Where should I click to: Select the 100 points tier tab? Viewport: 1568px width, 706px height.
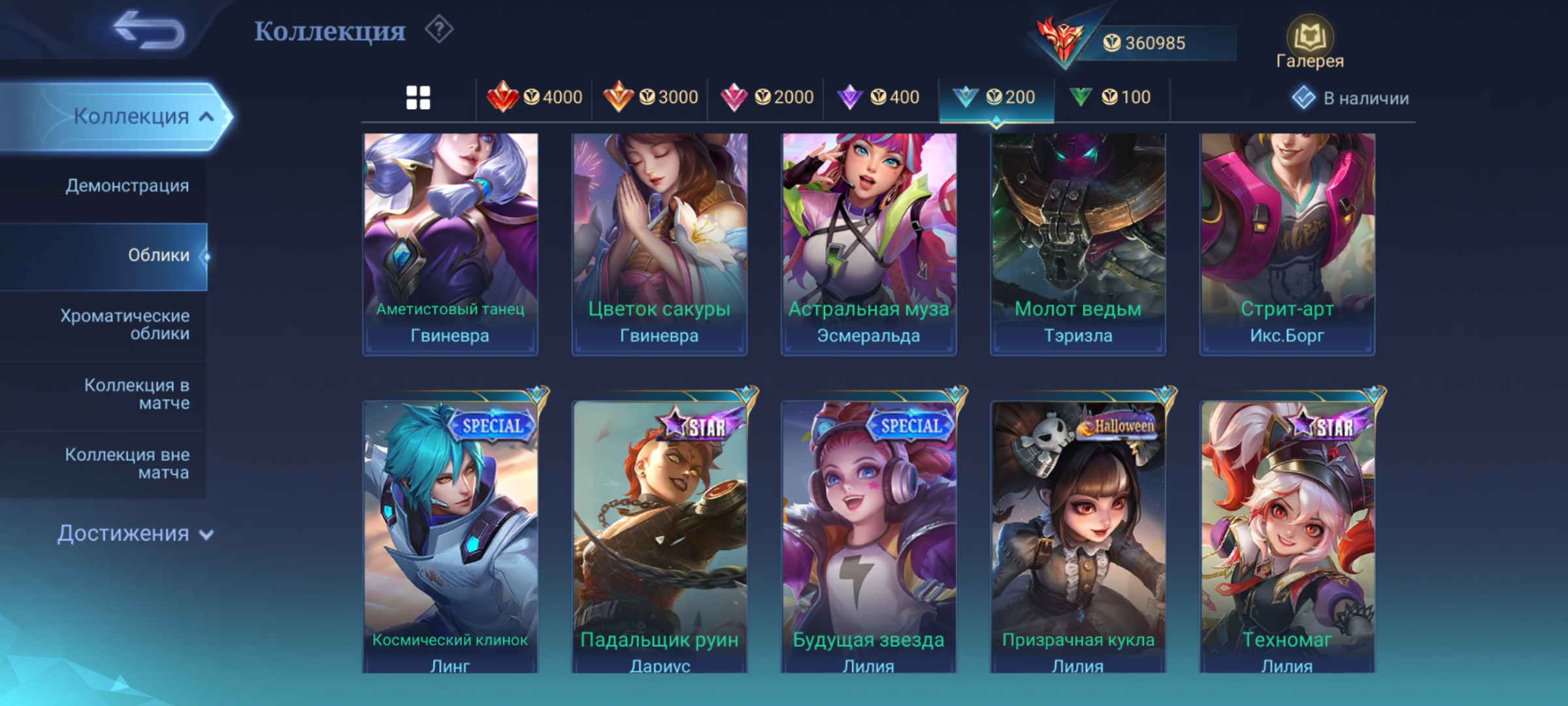tap(1111, 98)
